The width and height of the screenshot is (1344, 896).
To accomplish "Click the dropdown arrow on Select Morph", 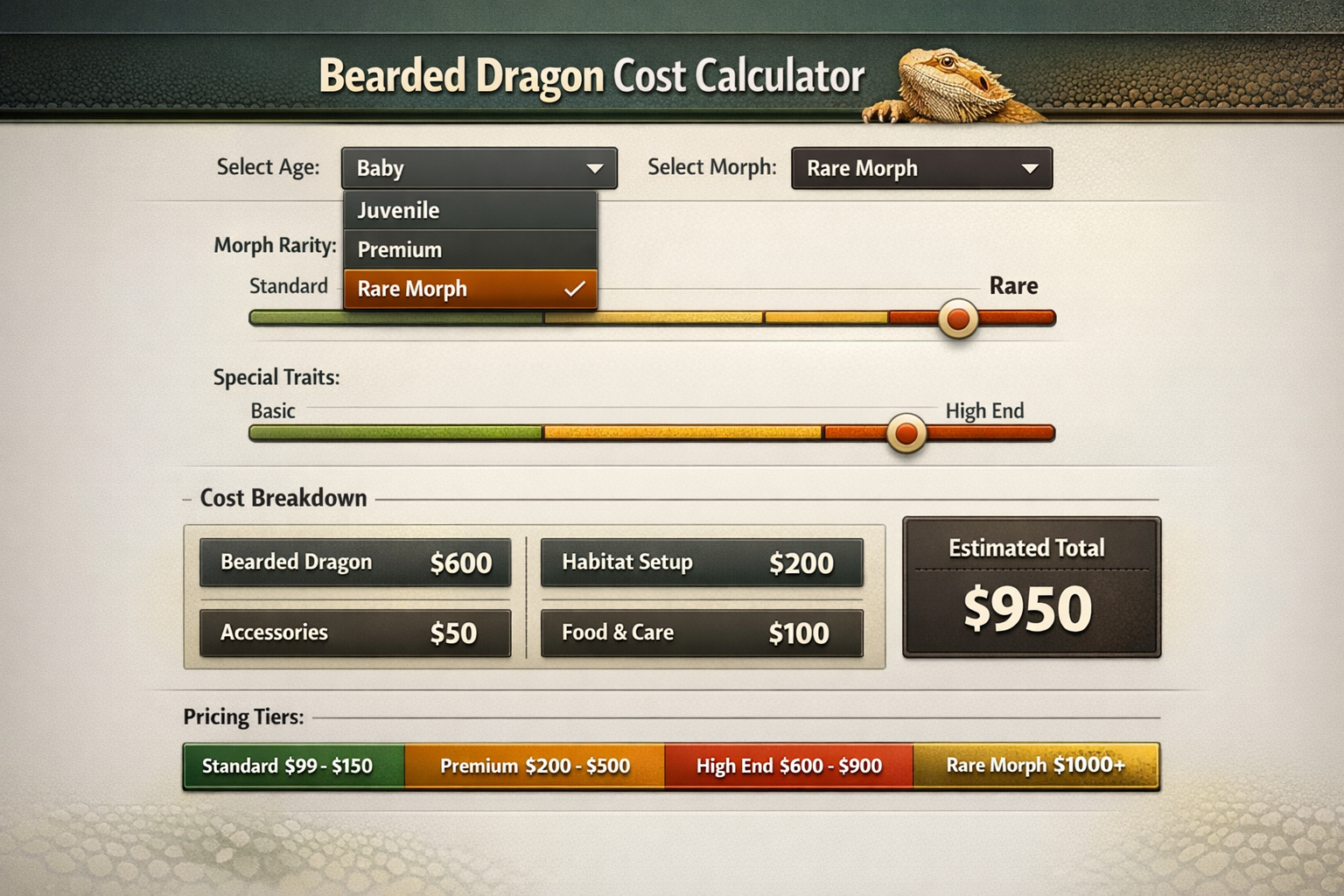I will (x=1029, y=168).
